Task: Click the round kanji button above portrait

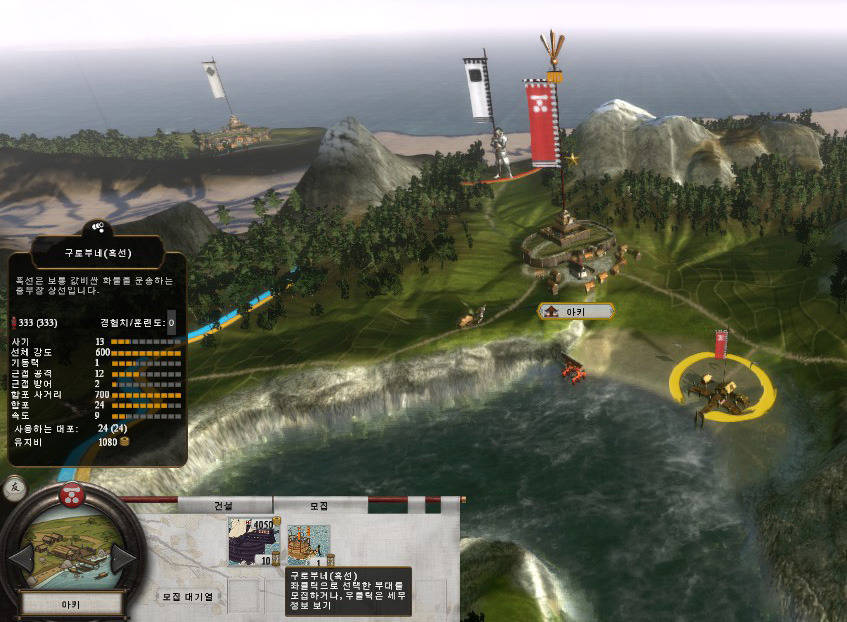Action: (x=14, y=488)
